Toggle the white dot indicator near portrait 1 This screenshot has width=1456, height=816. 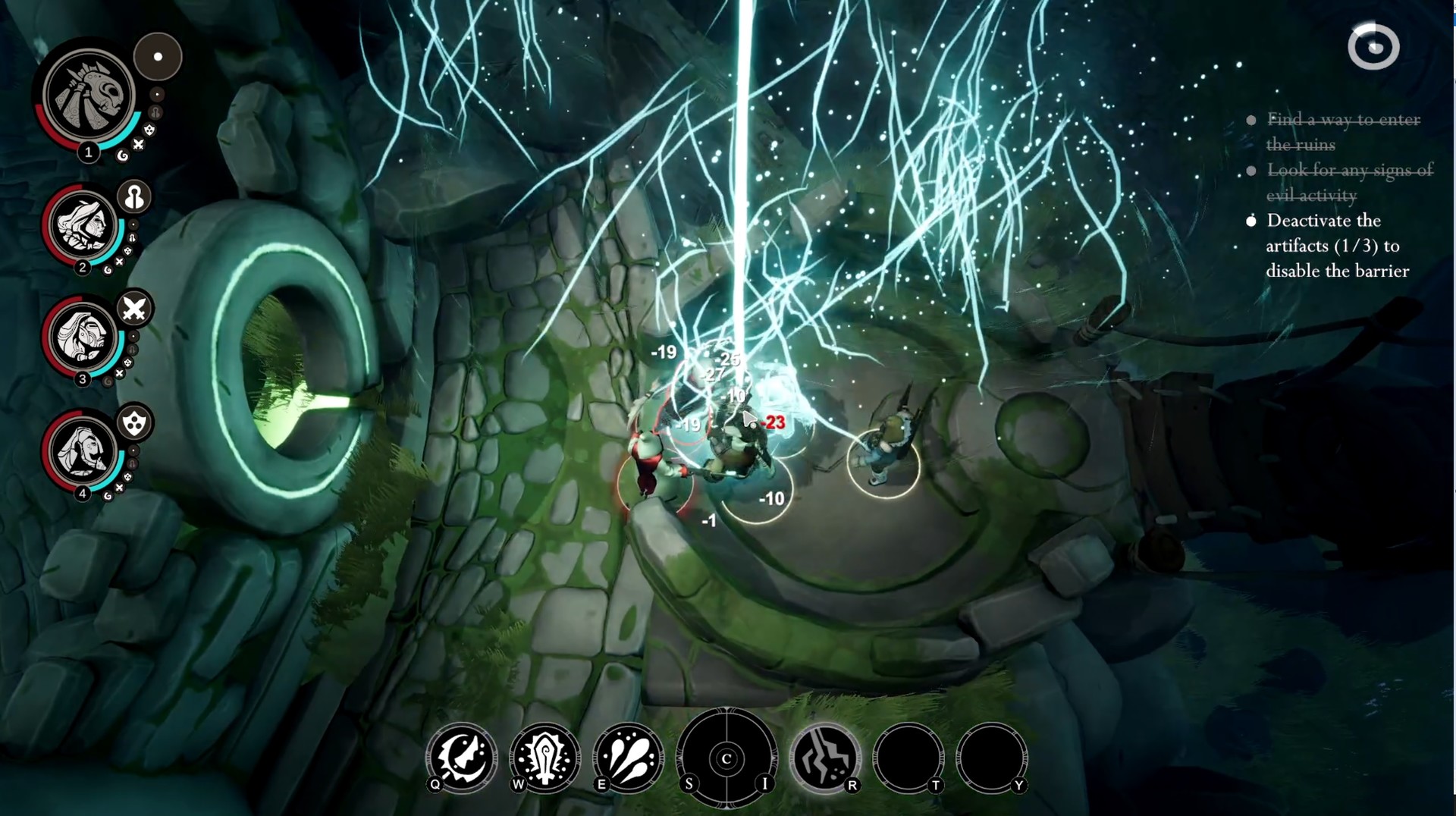158,56
